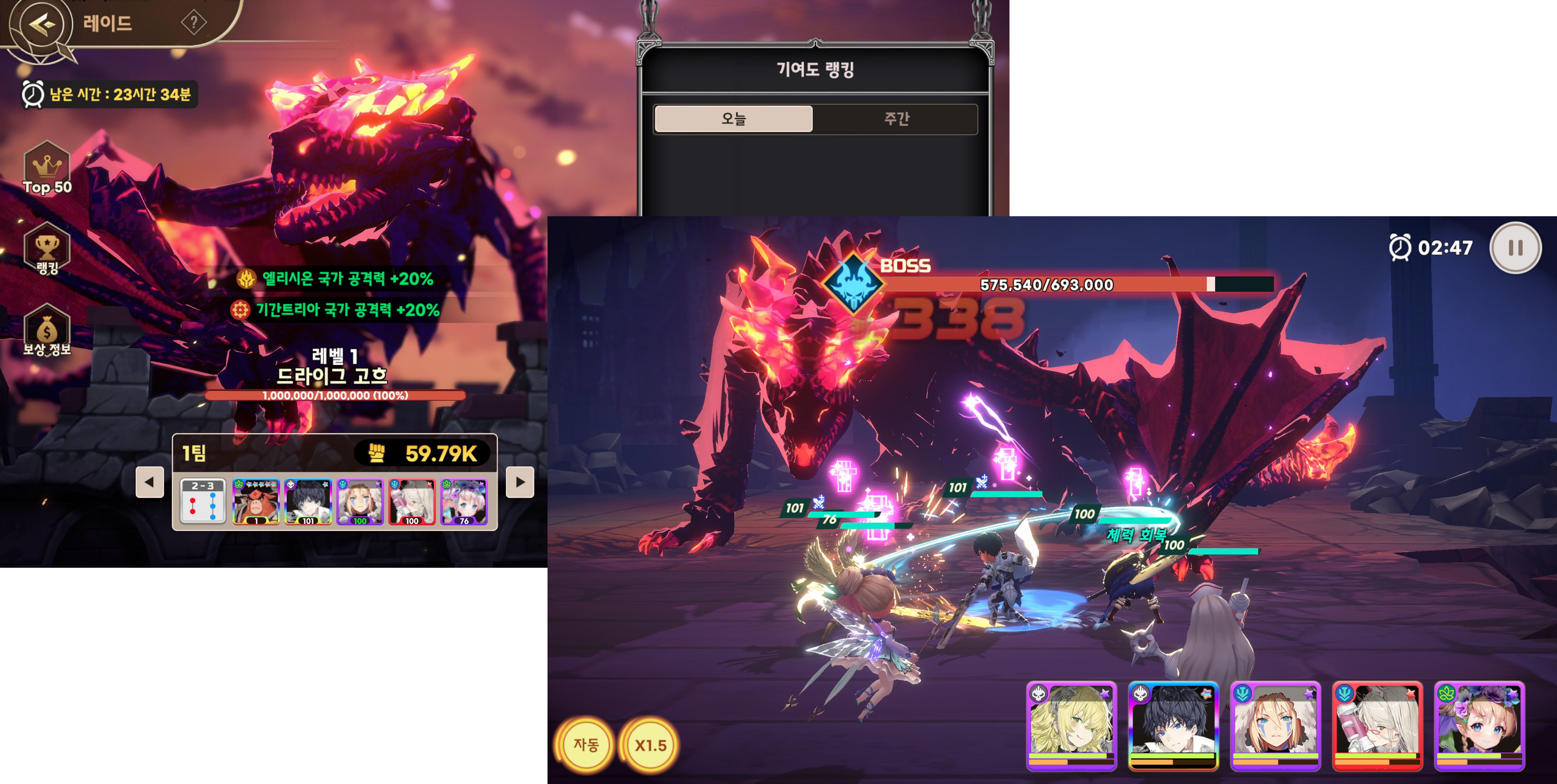Switch to previous team with left arrow
Screen dimensions: 1557x784
pyautogui.click(x=149, y=482)
